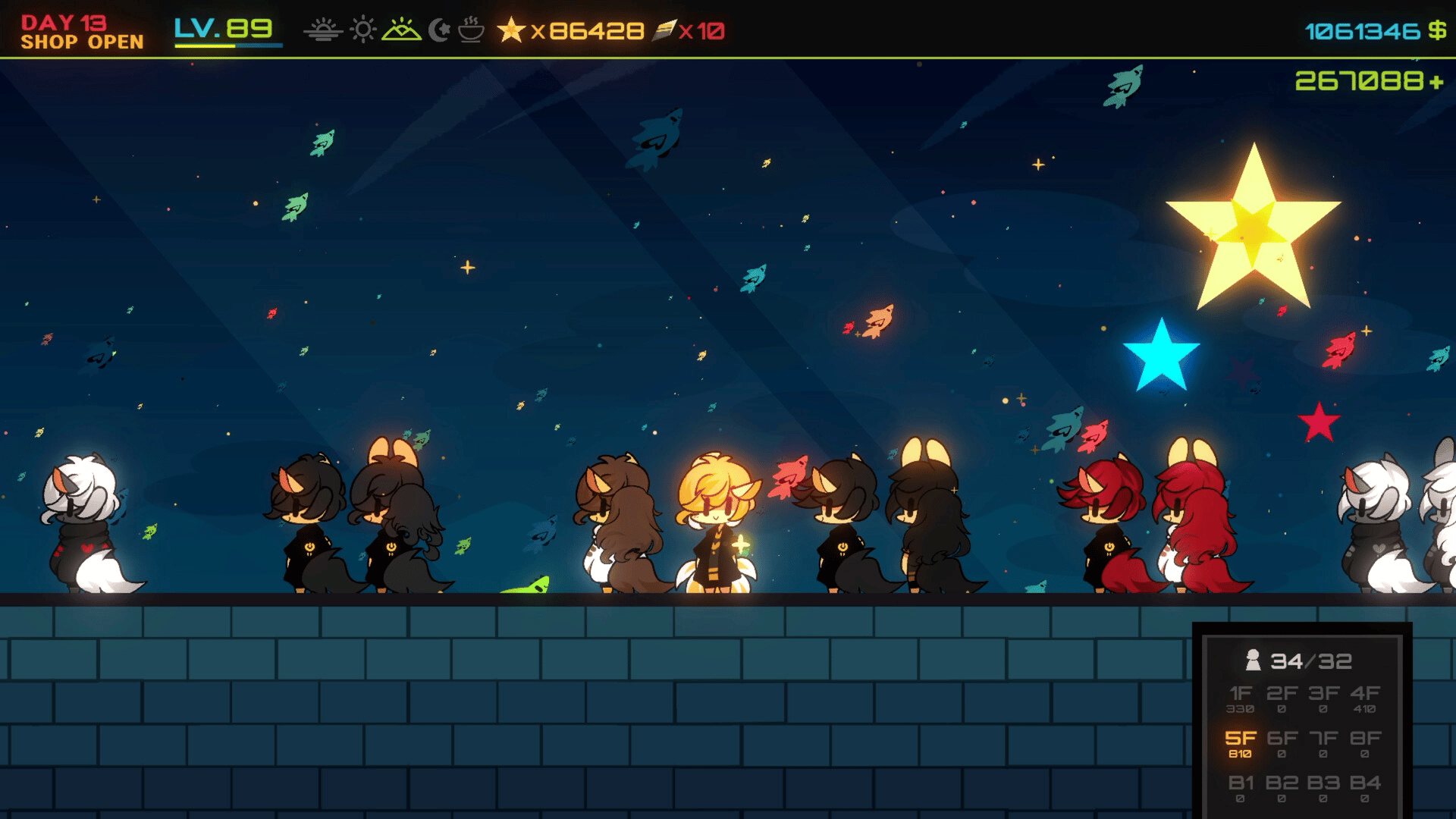
Task: Switch to floor 3F
Action: 1323,698
